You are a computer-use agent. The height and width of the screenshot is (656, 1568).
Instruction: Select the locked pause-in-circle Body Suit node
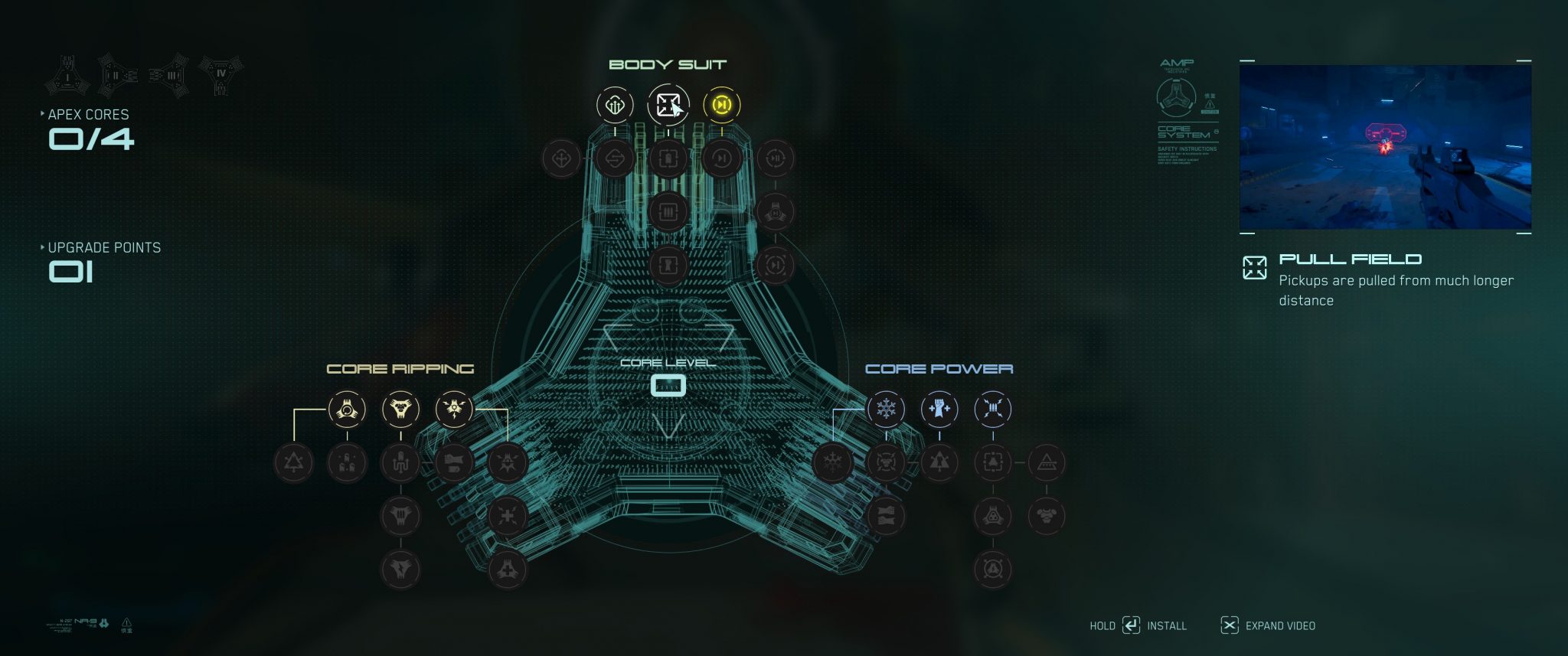tap(775, 158)
